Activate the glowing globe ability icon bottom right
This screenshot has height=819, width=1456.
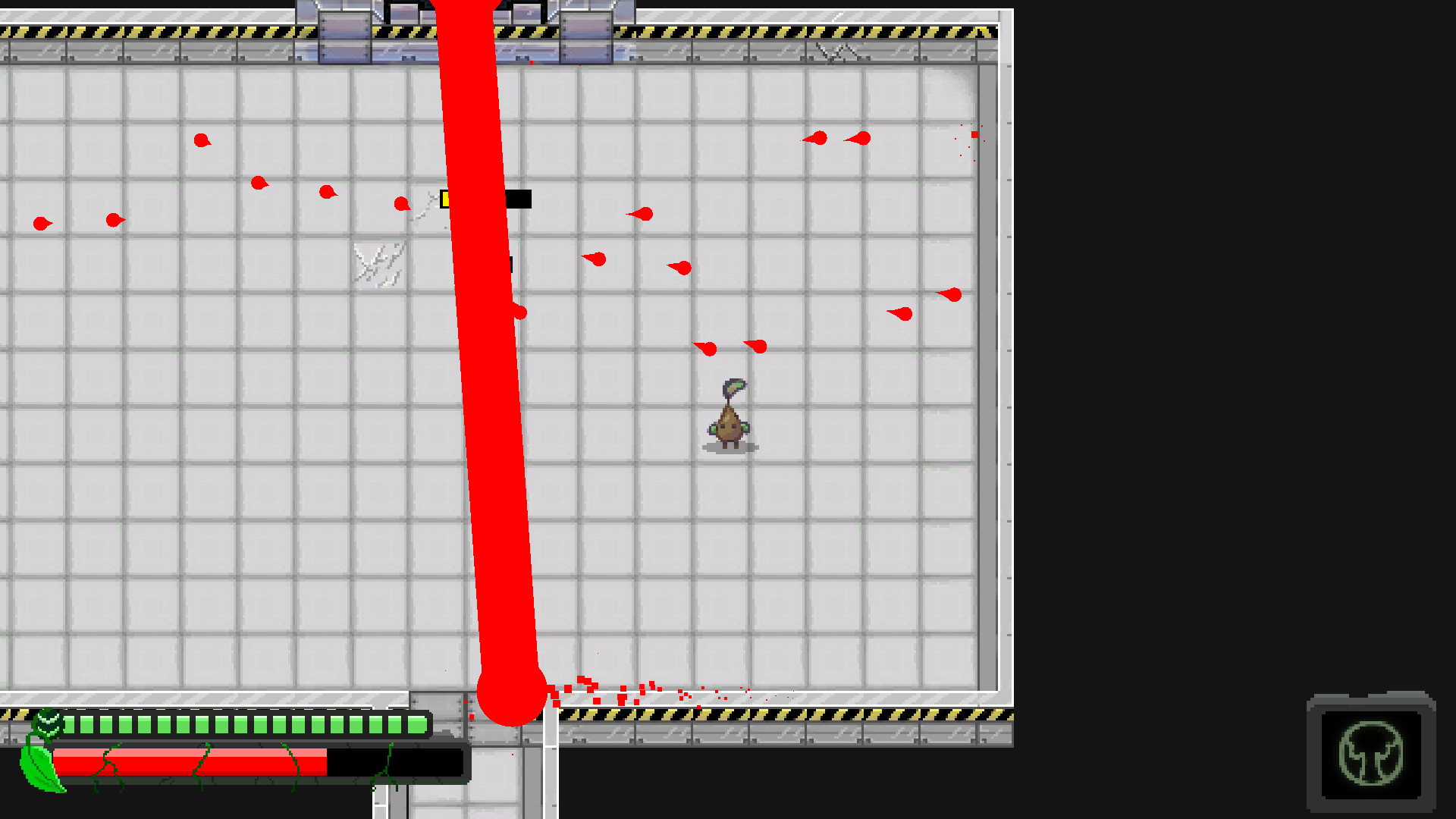coord(1371,755)
